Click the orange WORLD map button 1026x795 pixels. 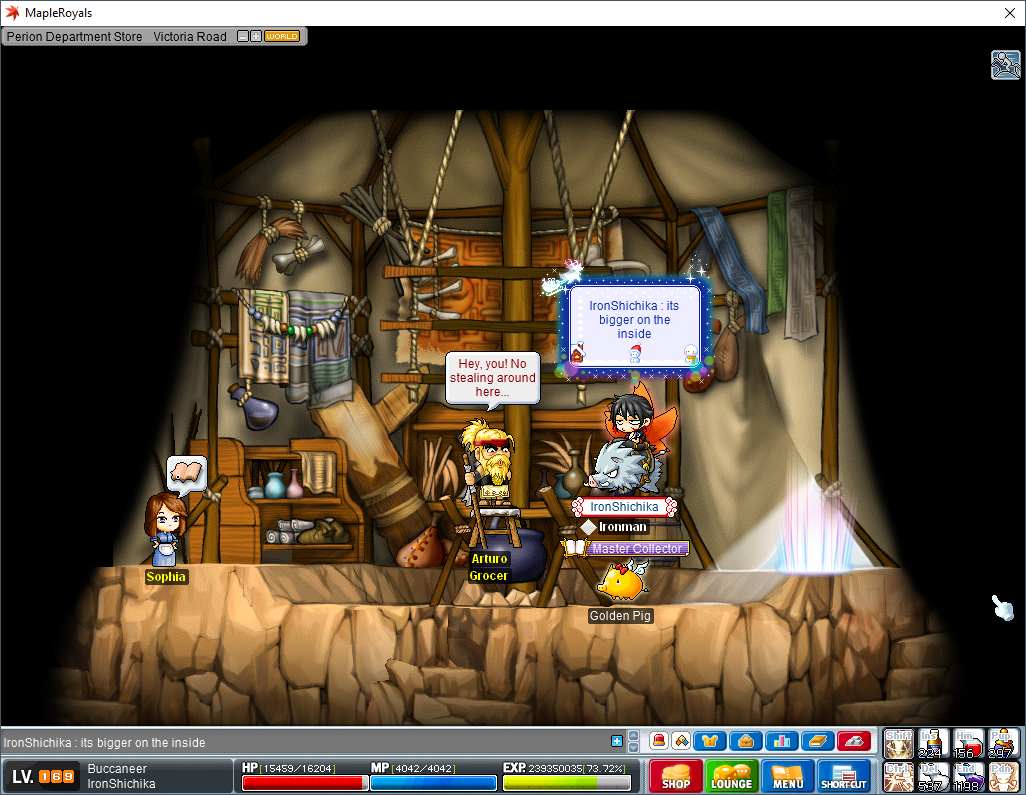(x=282, y=36)
